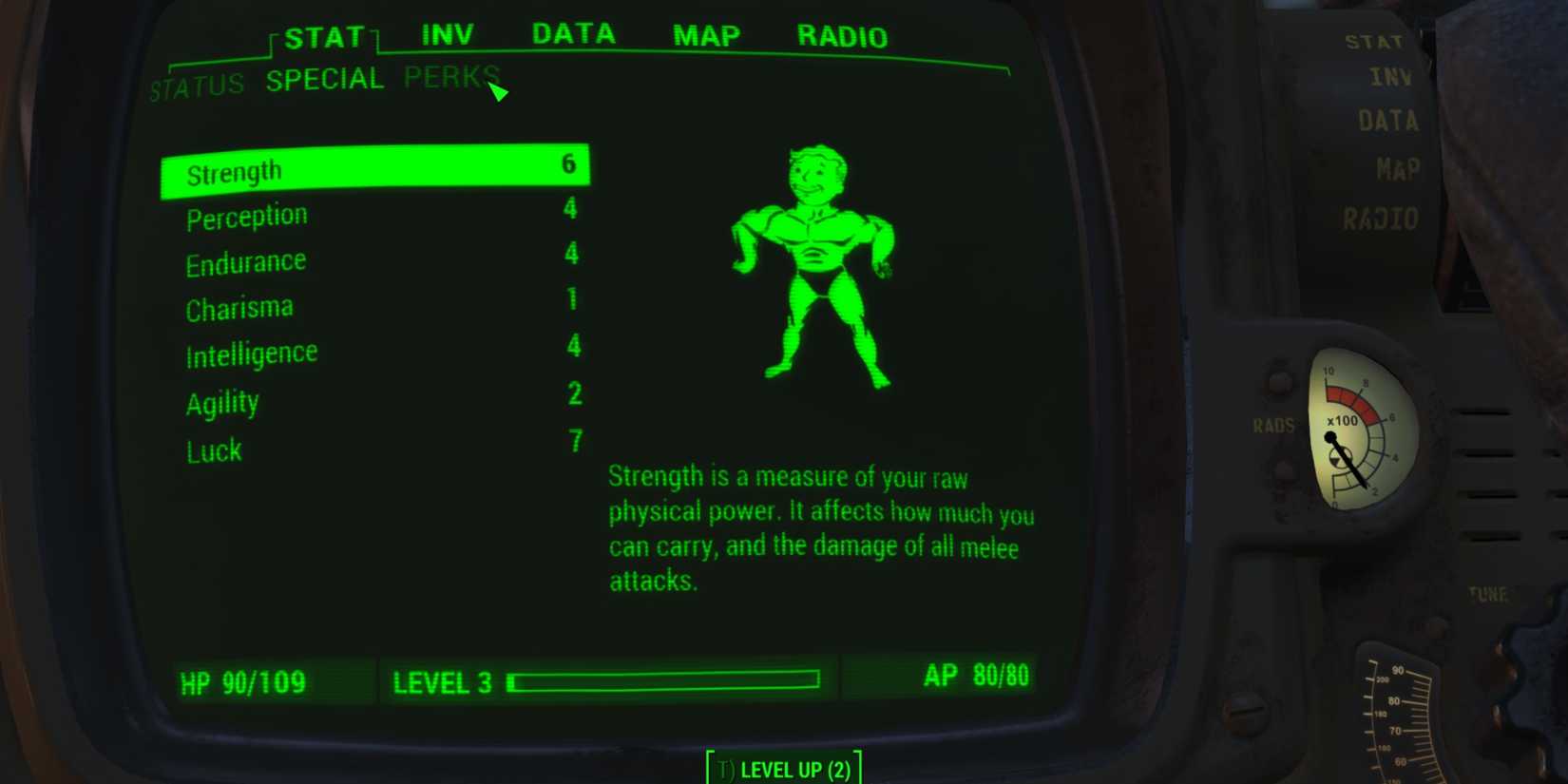Click the RADIO label on the Pip-Boy casing
1568x784 pixels.
tap(1380, 218)
